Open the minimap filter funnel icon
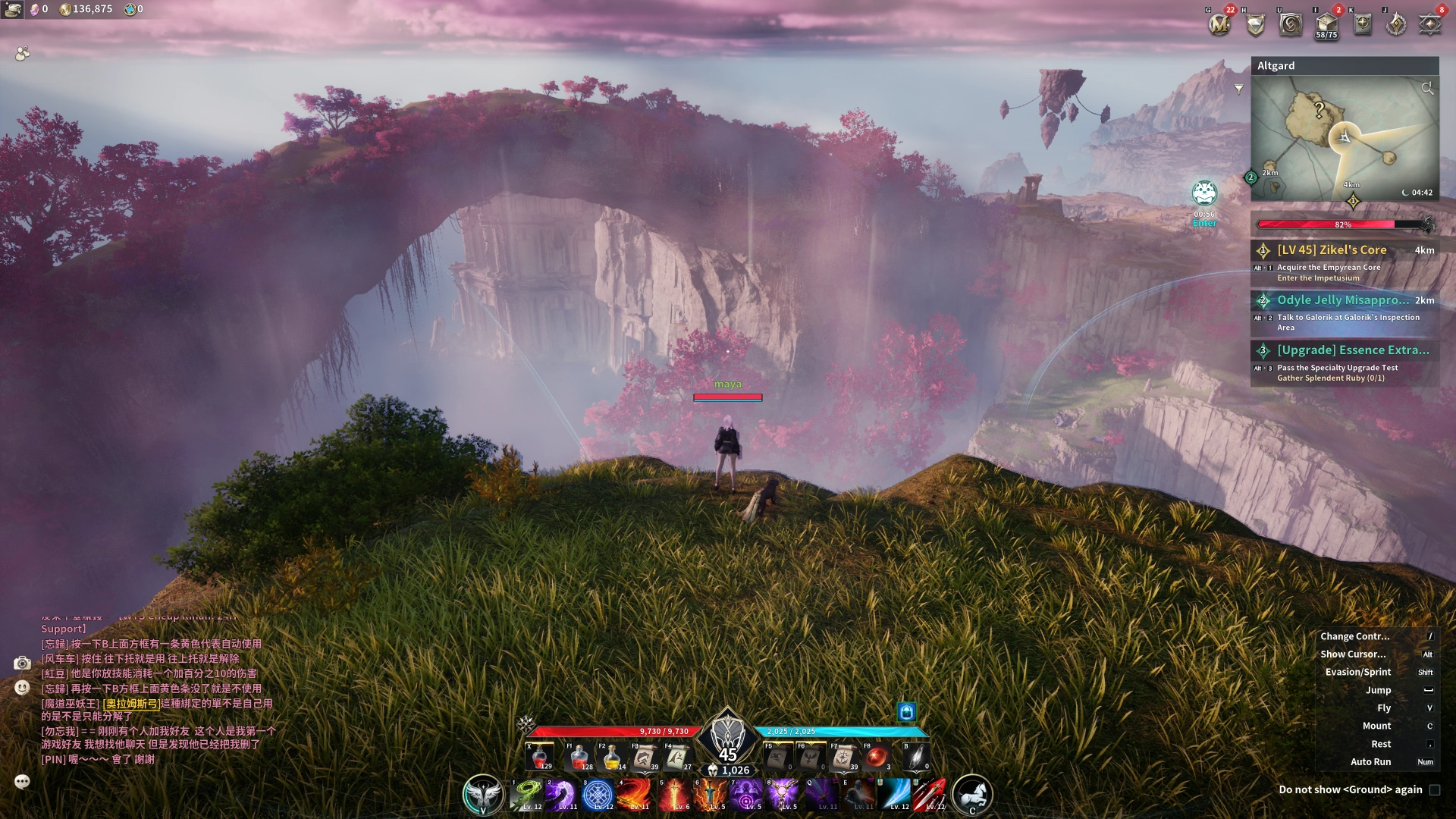 [1238, 89]
